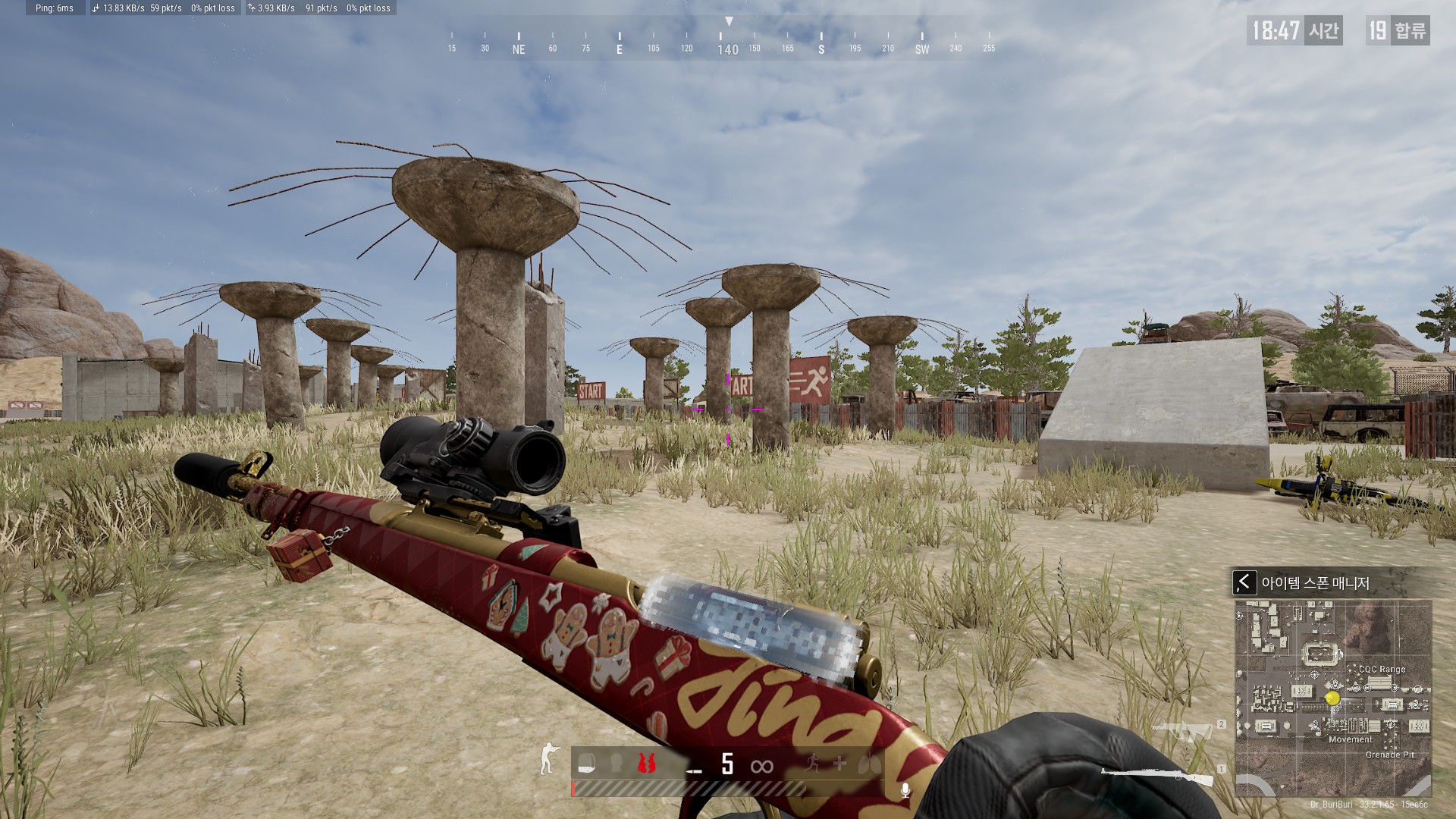Click the running sprint boost icon
Viewport: 1456px width, 819px height.
(x=812, y=764)
